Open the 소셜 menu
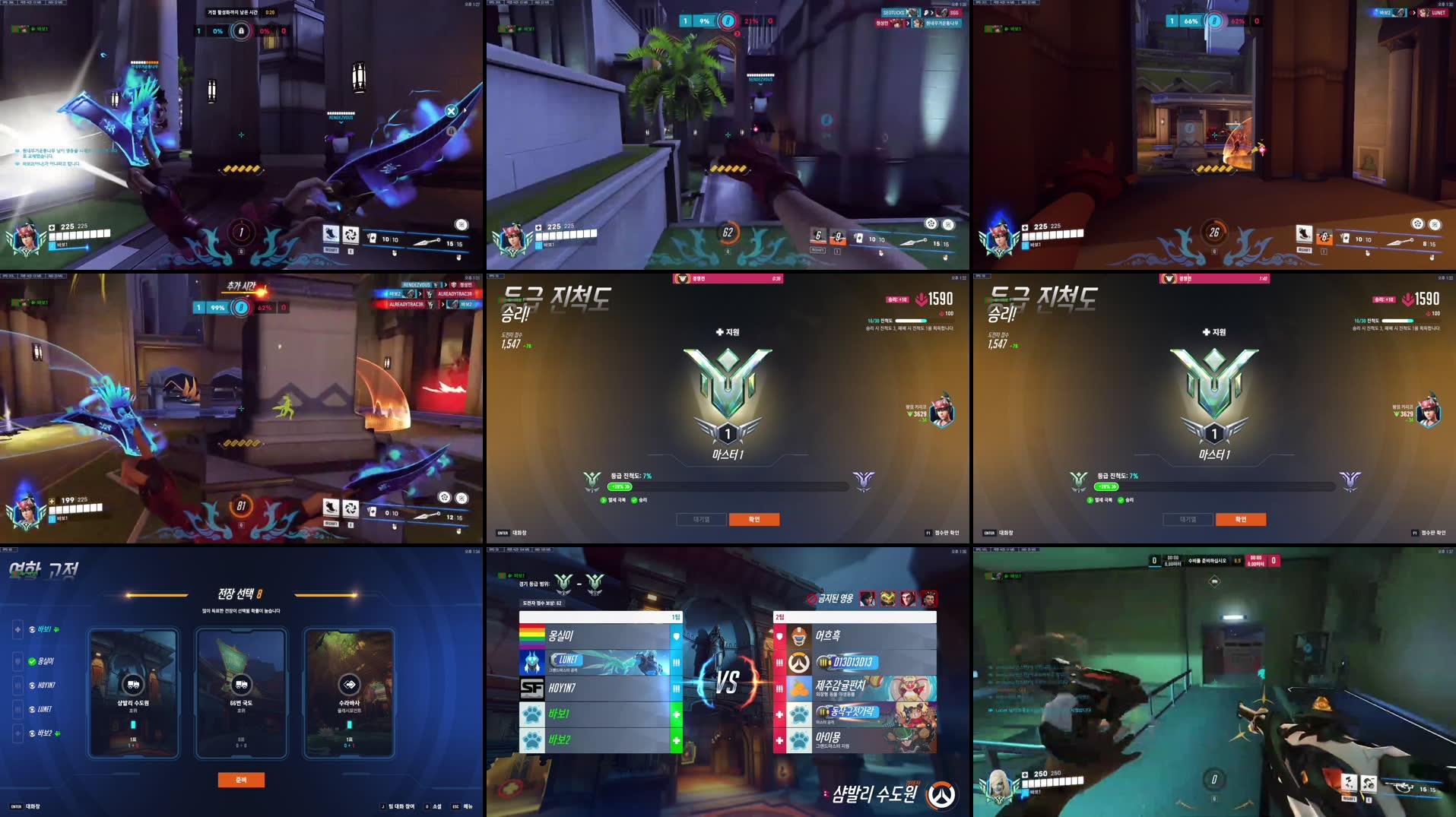 coord(437,805)
